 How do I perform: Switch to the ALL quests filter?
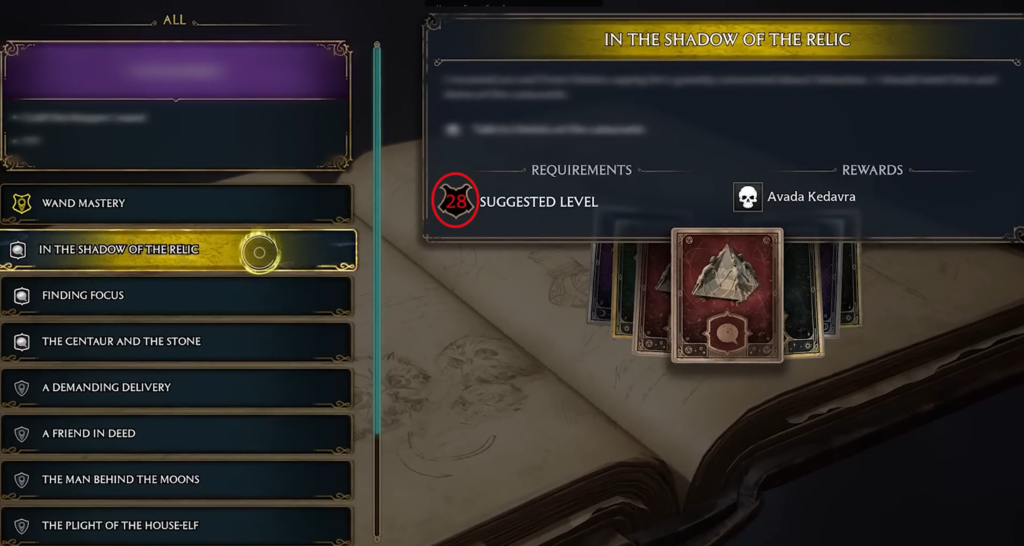tap(174, 20)
